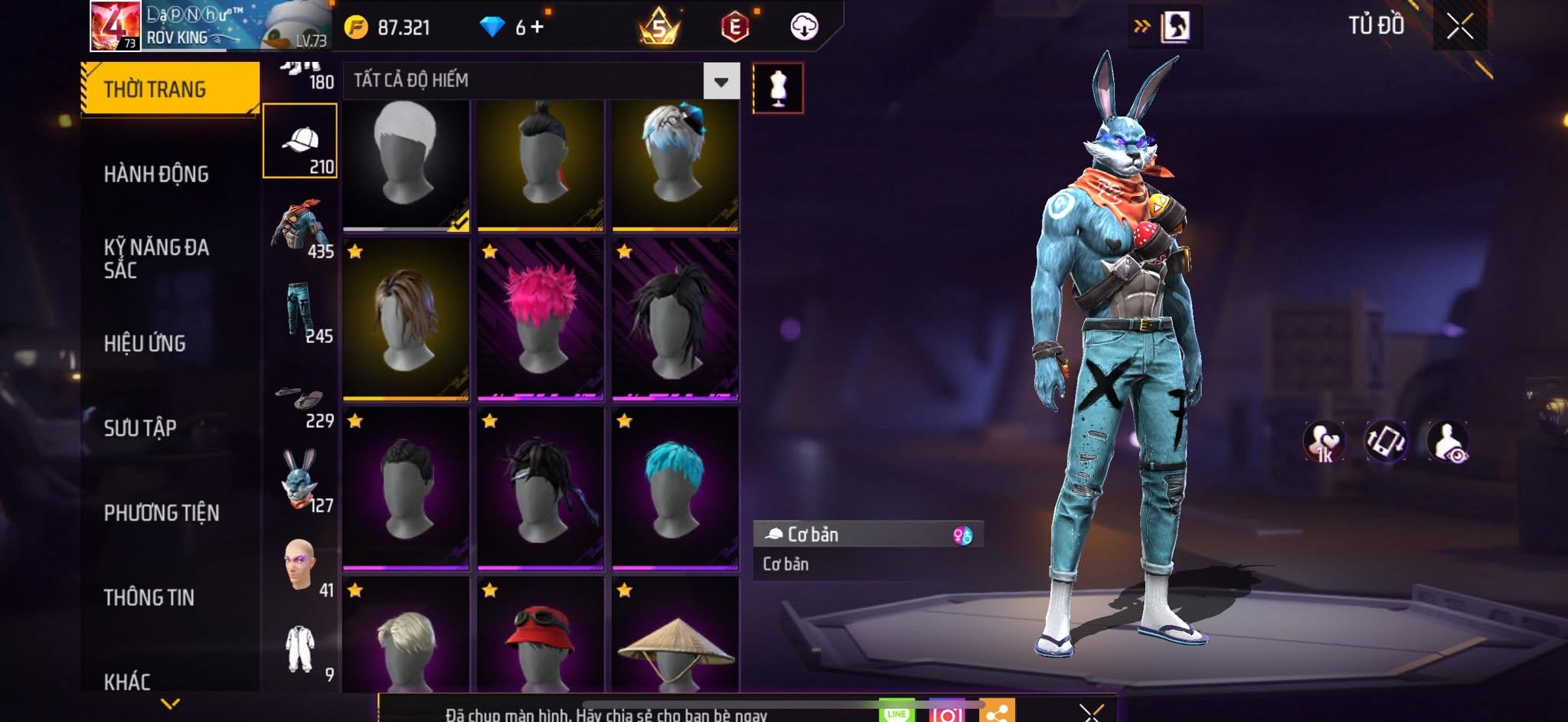Screen dimensions: 1568x722
Task: Show the Thông Tin page
Action: pyautogui.click(x=149, y=597)
